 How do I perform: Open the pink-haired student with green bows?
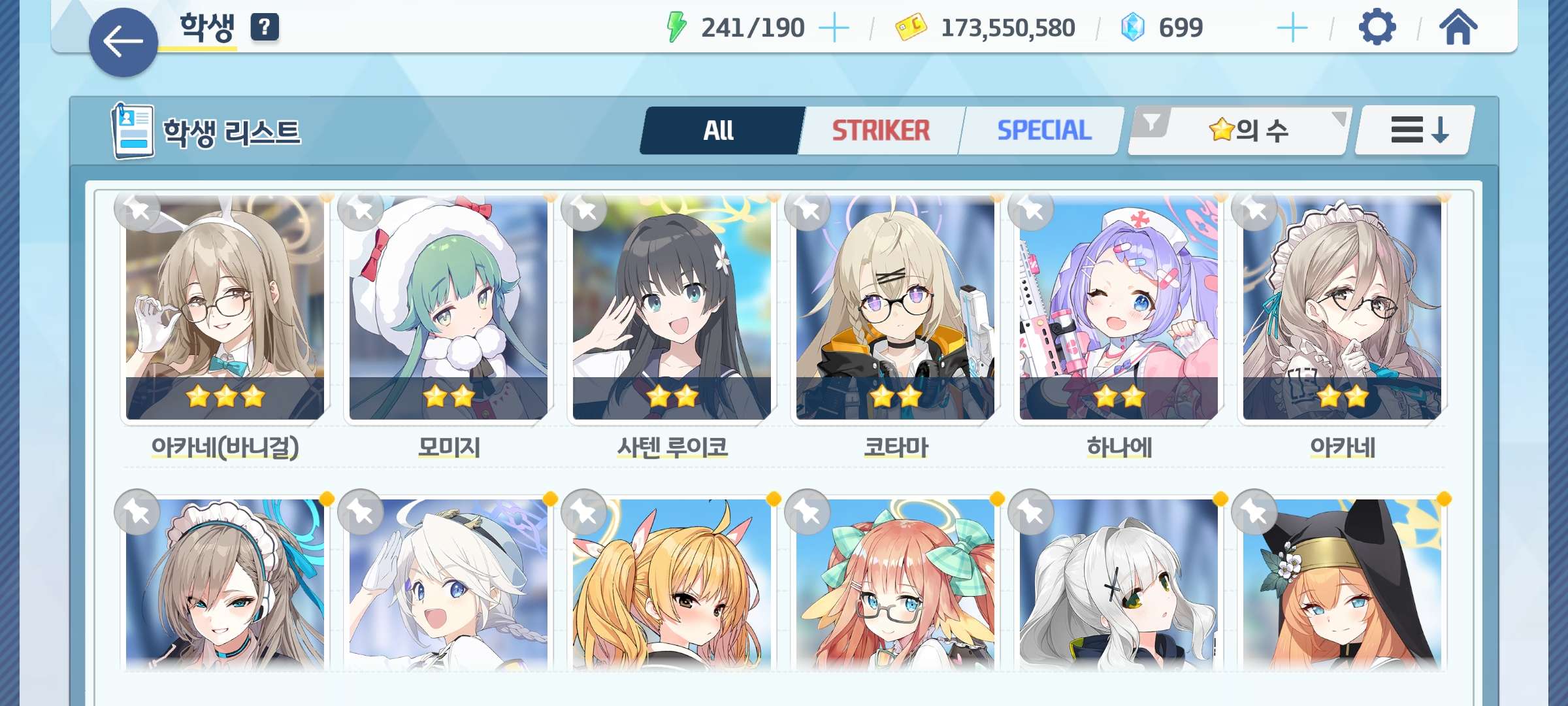pyautogui.click(x=895, y=585)
